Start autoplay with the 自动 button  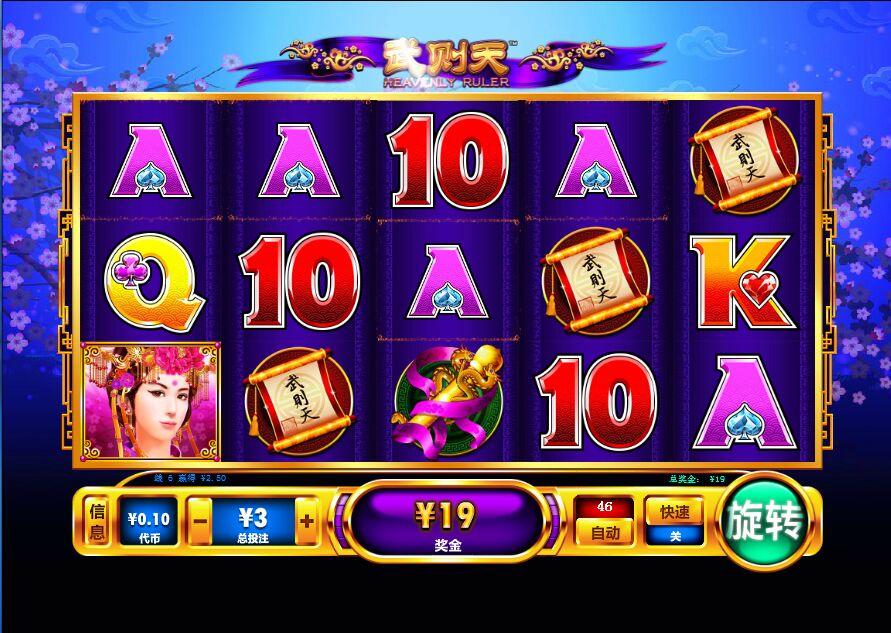[x=605, y=533]
